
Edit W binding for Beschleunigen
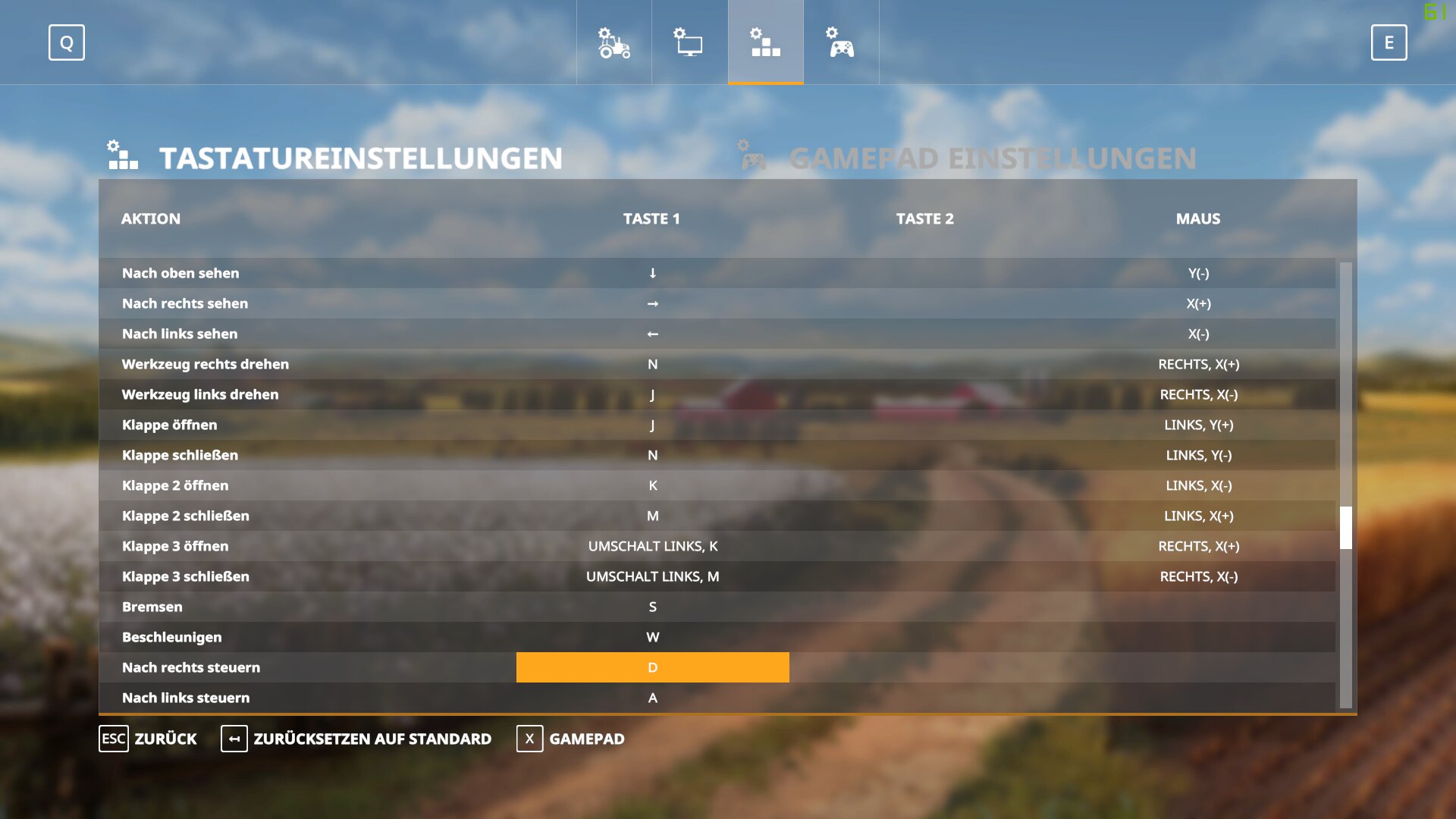pos(652,637)
